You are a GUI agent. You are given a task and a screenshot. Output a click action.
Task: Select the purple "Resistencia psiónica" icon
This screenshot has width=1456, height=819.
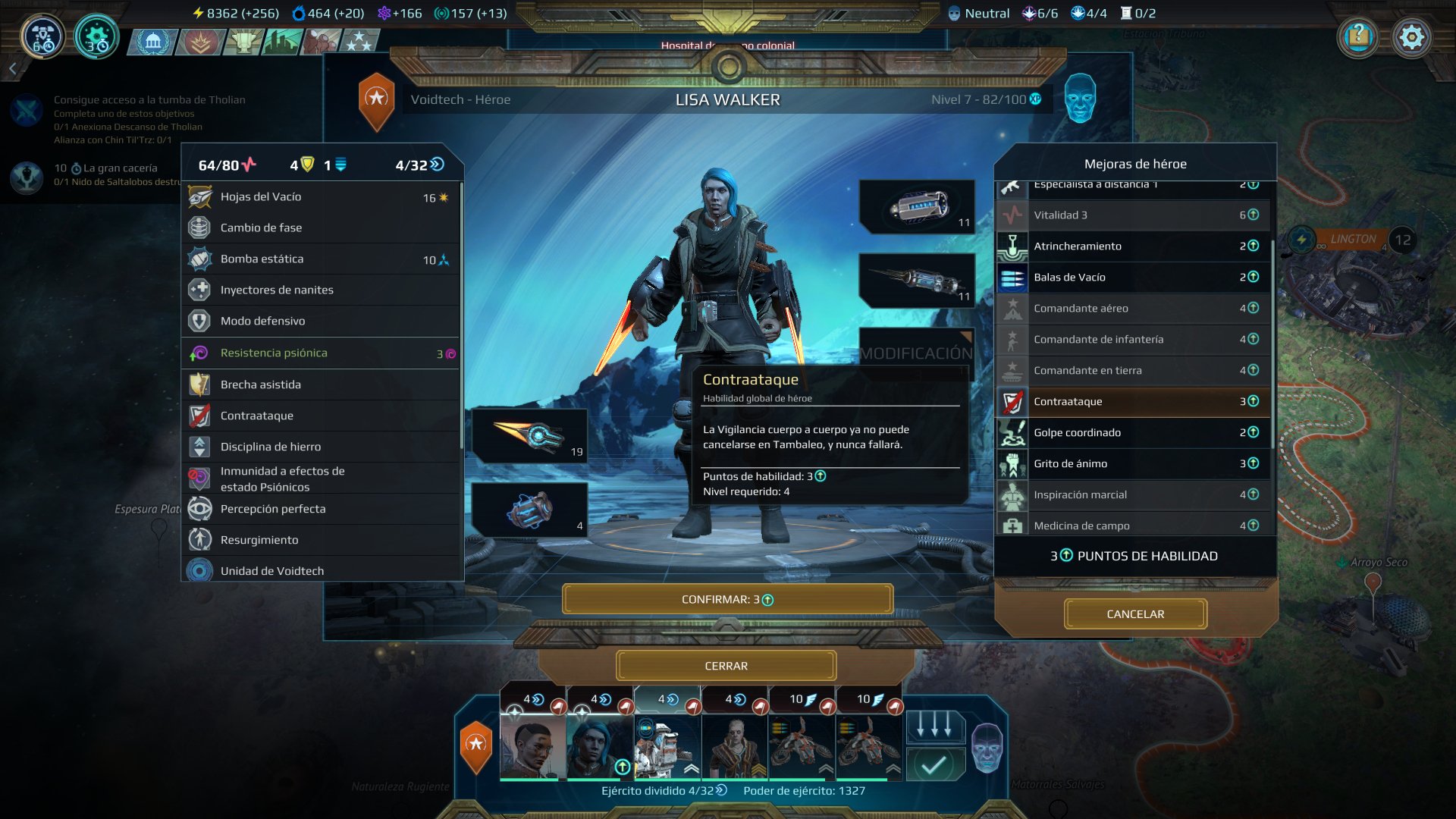coord(199,353)
